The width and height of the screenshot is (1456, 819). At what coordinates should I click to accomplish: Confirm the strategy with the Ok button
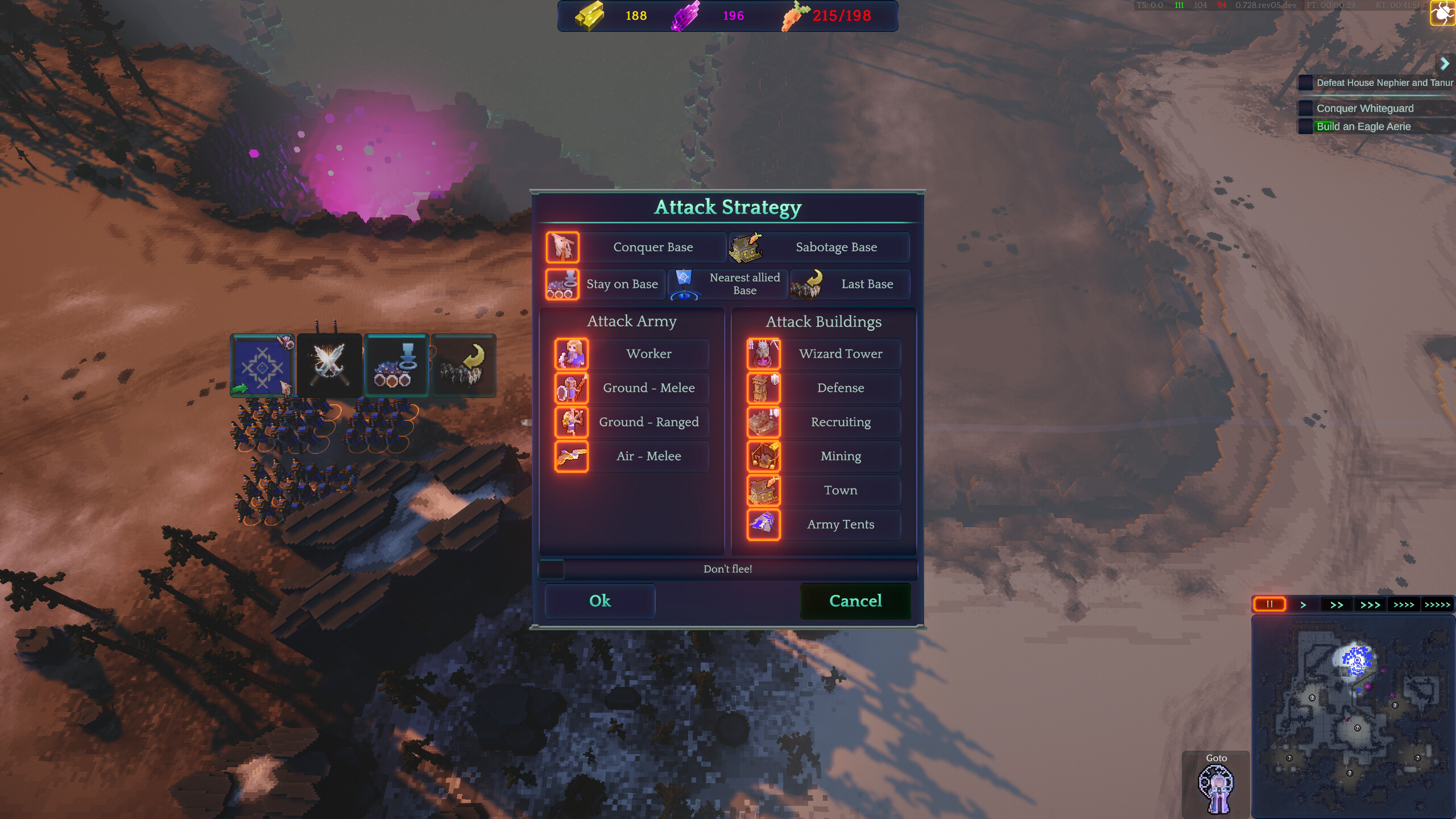coord(599,601)
